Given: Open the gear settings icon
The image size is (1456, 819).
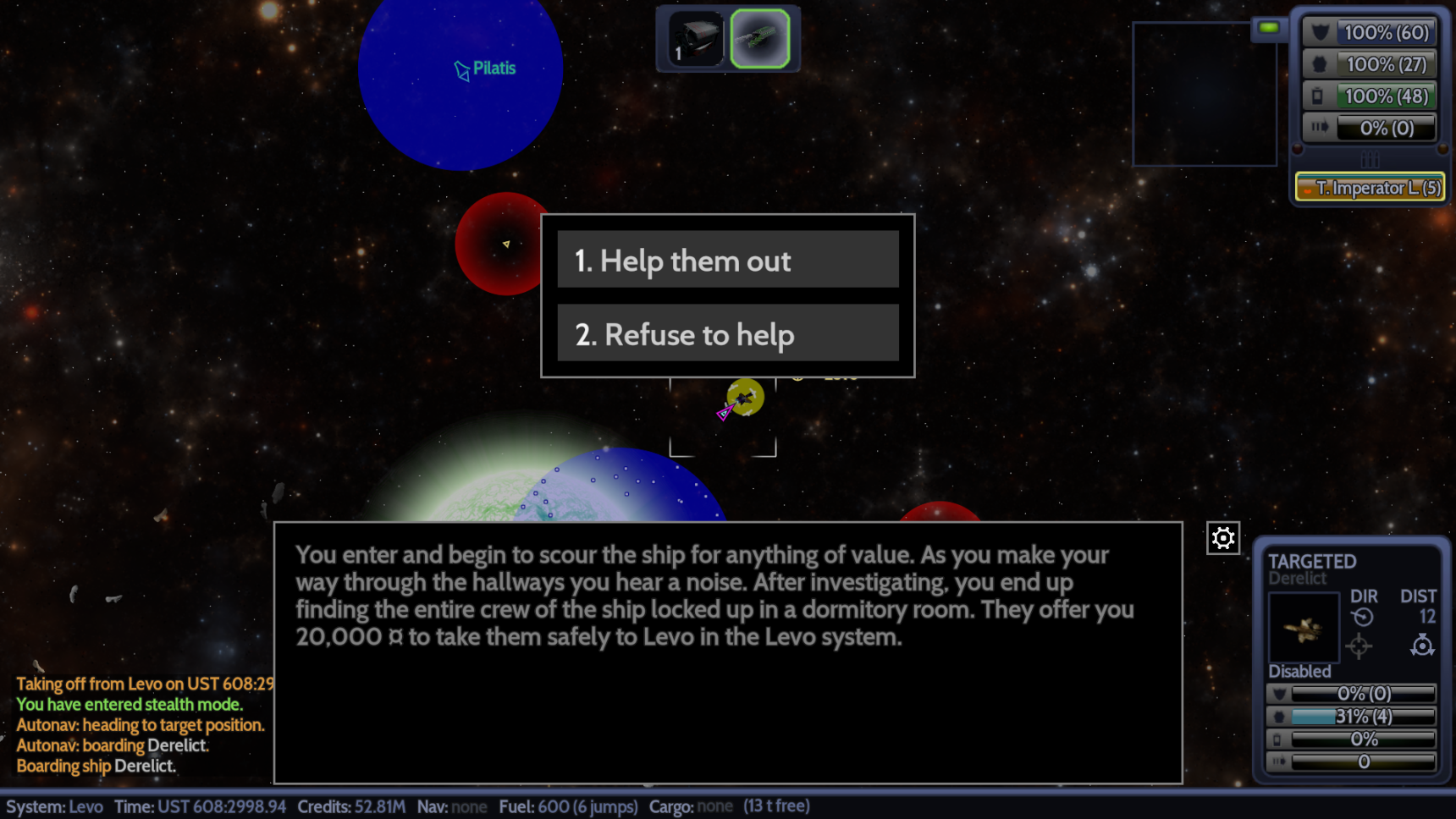Looking at the screenshot, I should point(1222,538).
